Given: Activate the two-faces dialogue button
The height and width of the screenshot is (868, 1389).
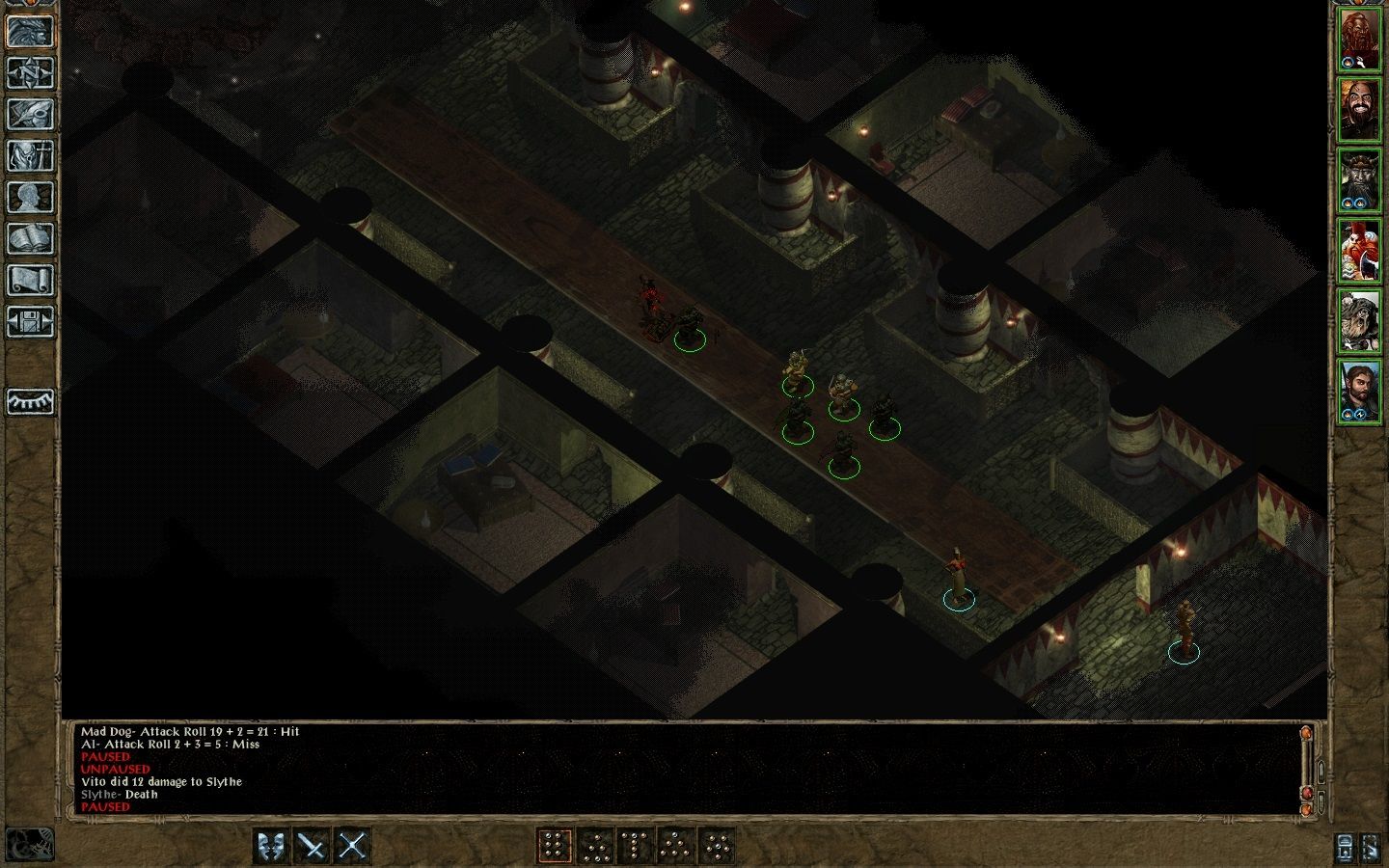Looking at the screenshot, I should [x=271, y=847].
